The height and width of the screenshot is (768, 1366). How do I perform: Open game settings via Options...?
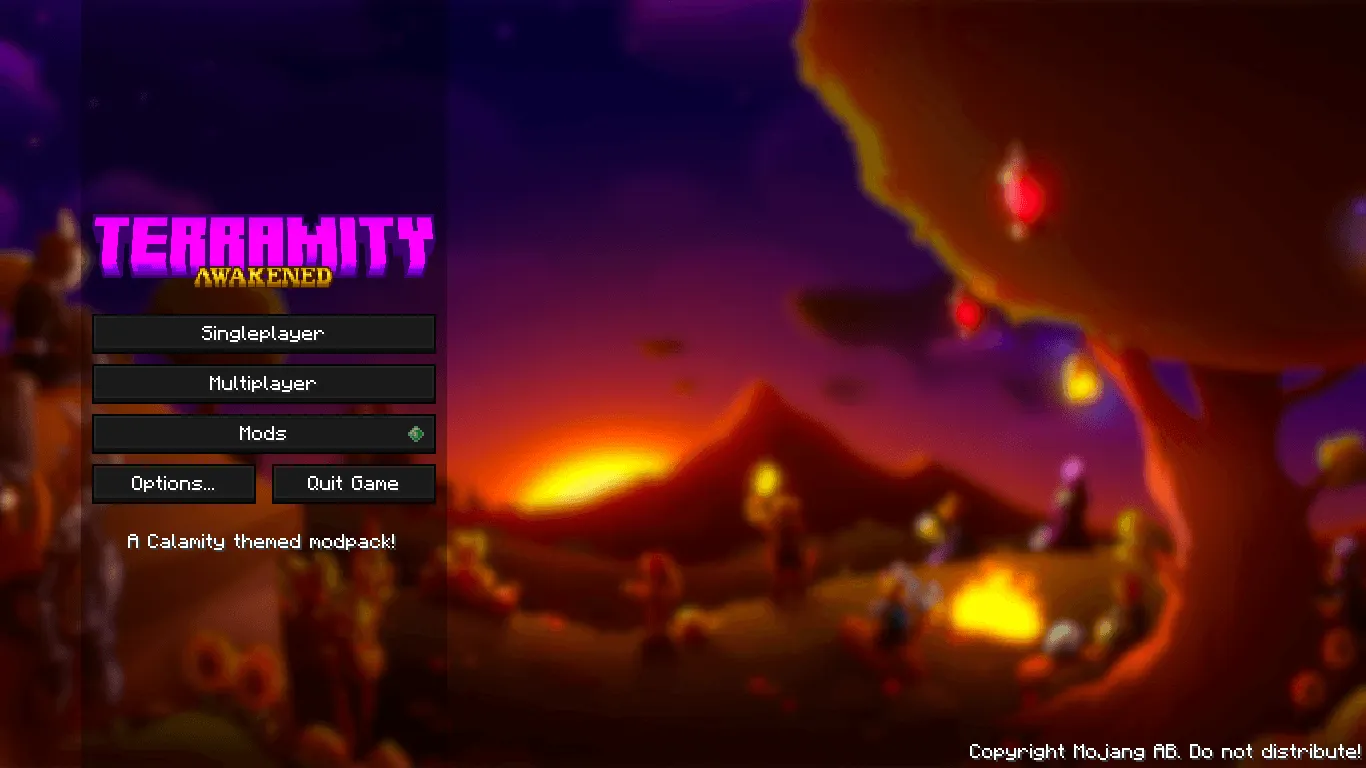tap(173, 483)
